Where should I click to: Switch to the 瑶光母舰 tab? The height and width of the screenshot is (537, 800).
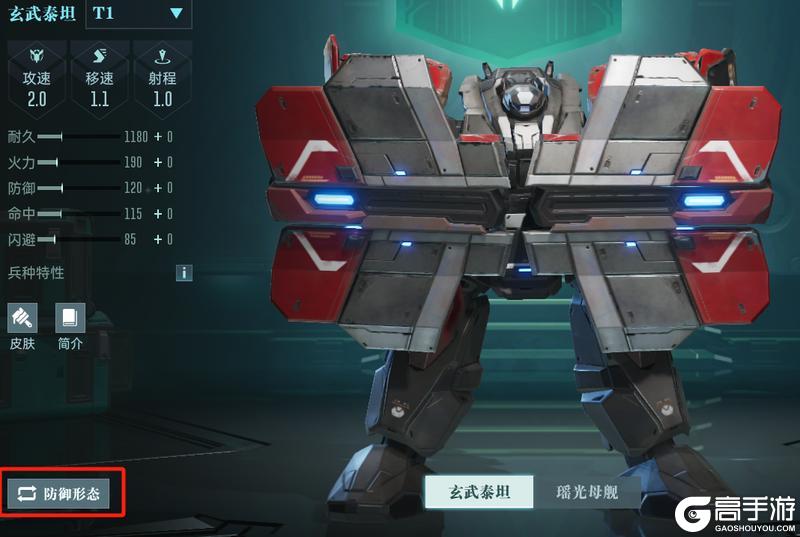[586, 493]
